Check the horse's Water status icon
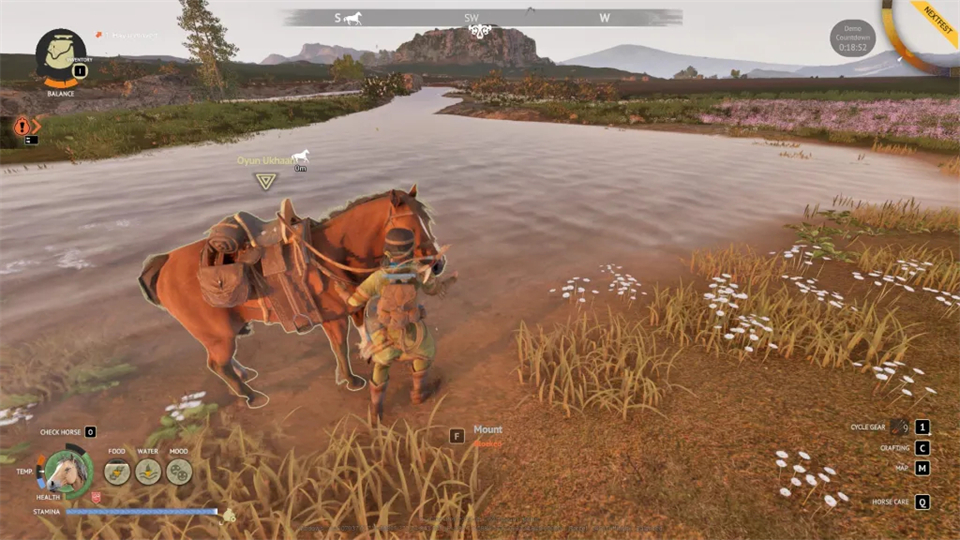This screenshot has width=960, height=540. (148, 471)
